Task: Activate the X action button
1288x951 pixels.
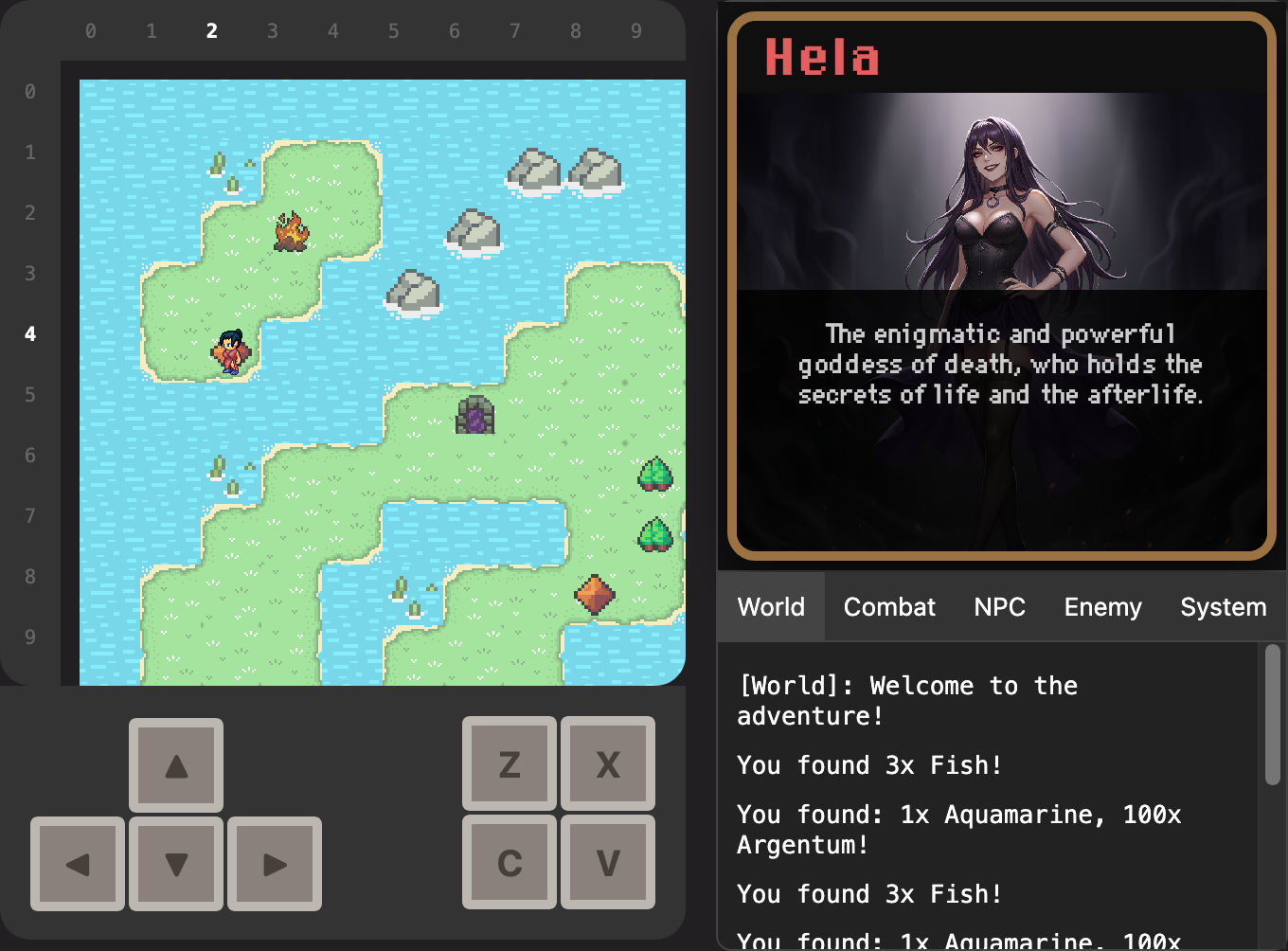Action: tap(608, 763)
